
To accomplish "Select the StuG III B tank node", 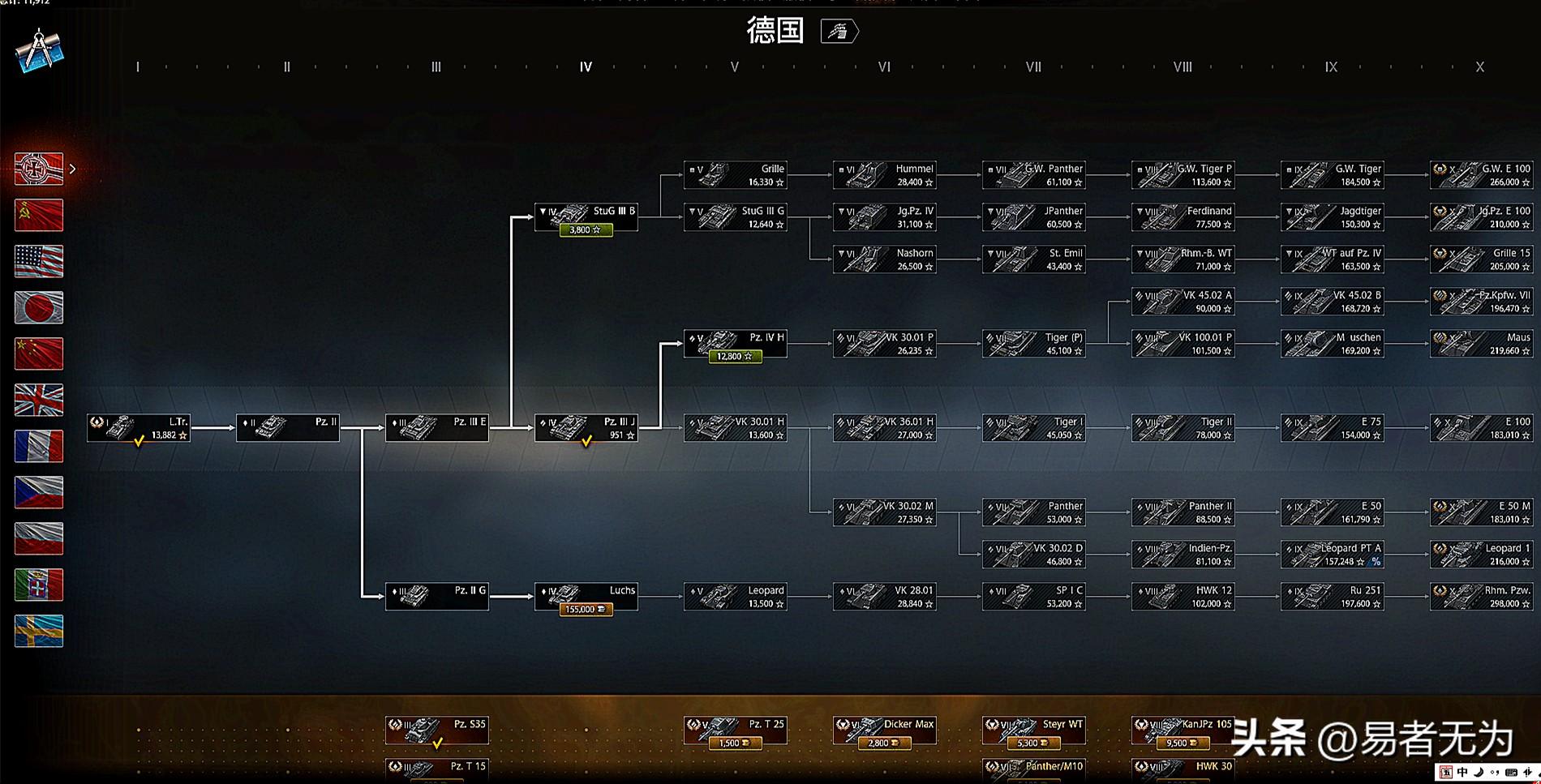I will [x=586, y=217].
